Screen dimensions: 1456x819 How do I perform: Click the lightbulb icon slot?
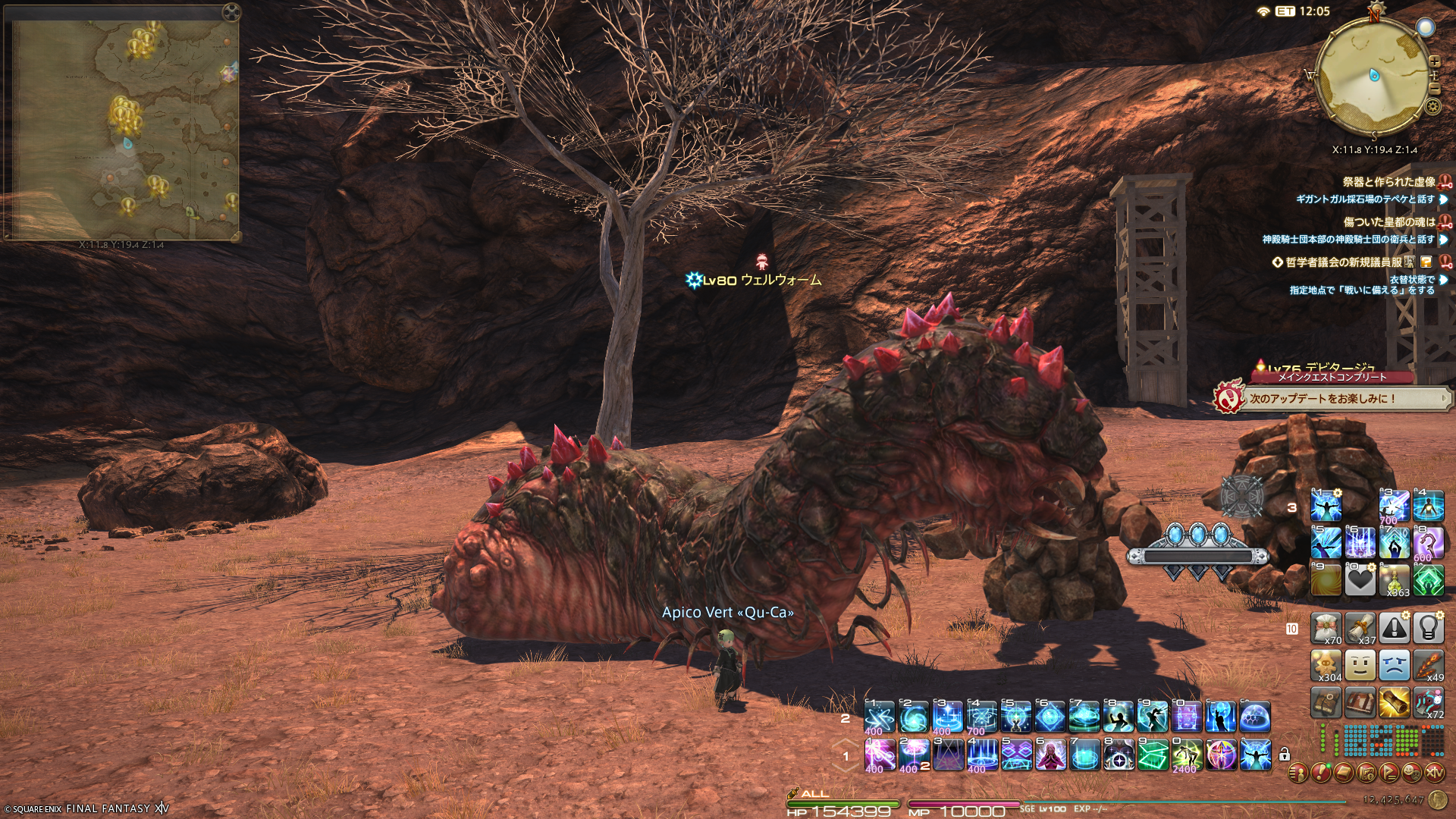click(x=1428, y=627)
